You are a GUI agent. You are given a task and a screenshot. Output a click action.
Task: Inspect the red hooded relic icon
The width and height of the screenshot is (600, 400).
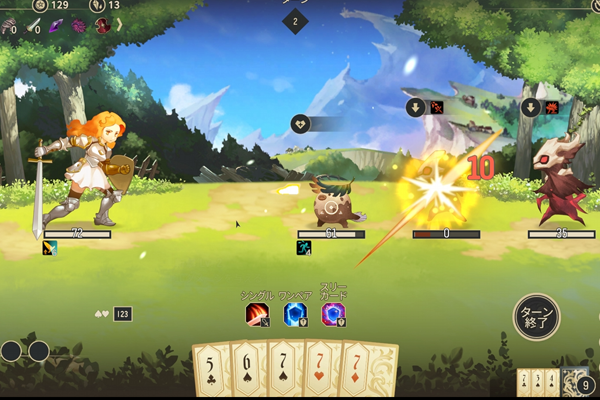point(102,27)
